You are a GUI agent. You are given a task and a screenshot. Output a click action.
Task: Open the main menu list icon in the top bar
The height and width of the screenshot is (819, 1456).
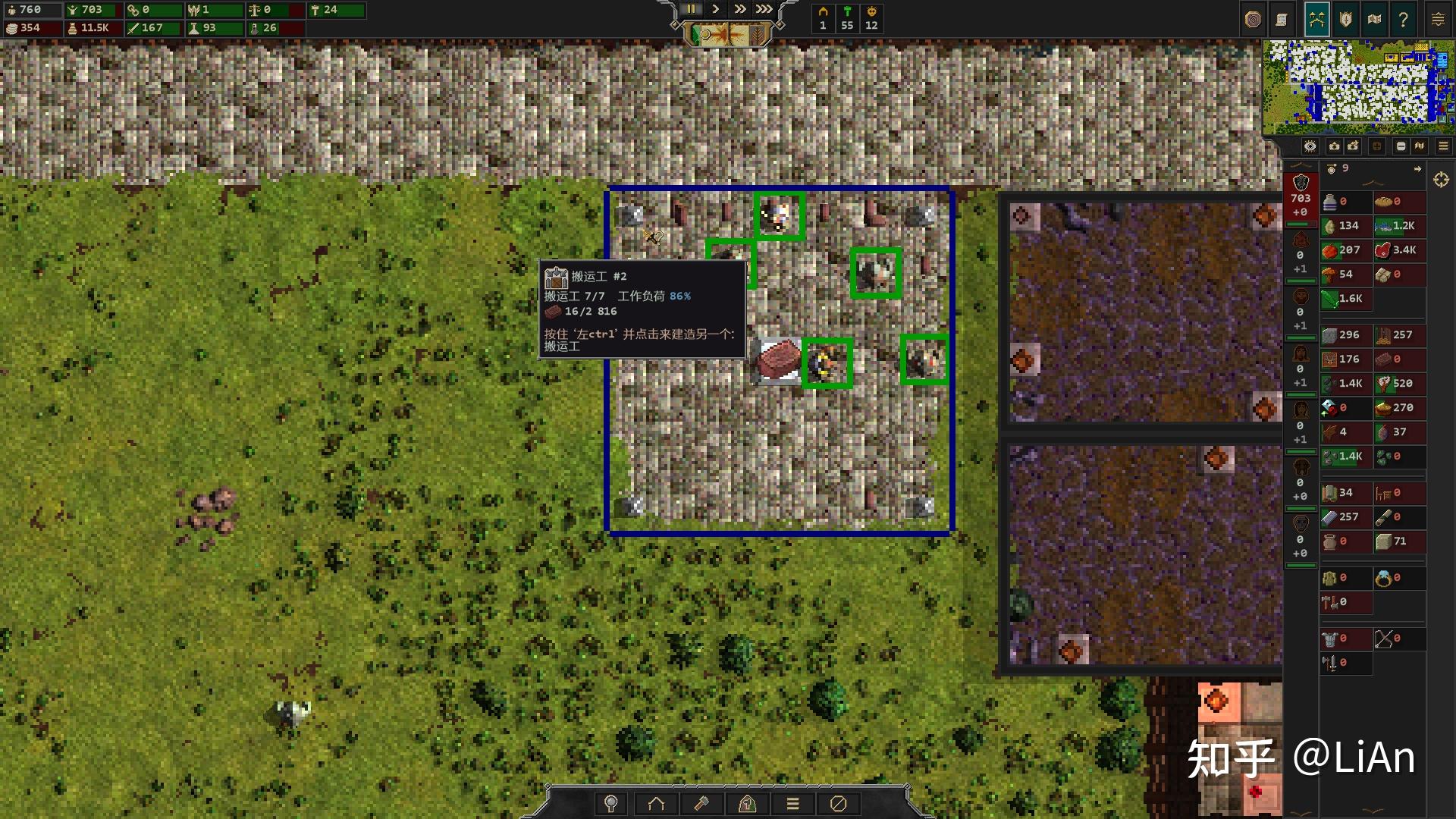(x=1438, y=20)
